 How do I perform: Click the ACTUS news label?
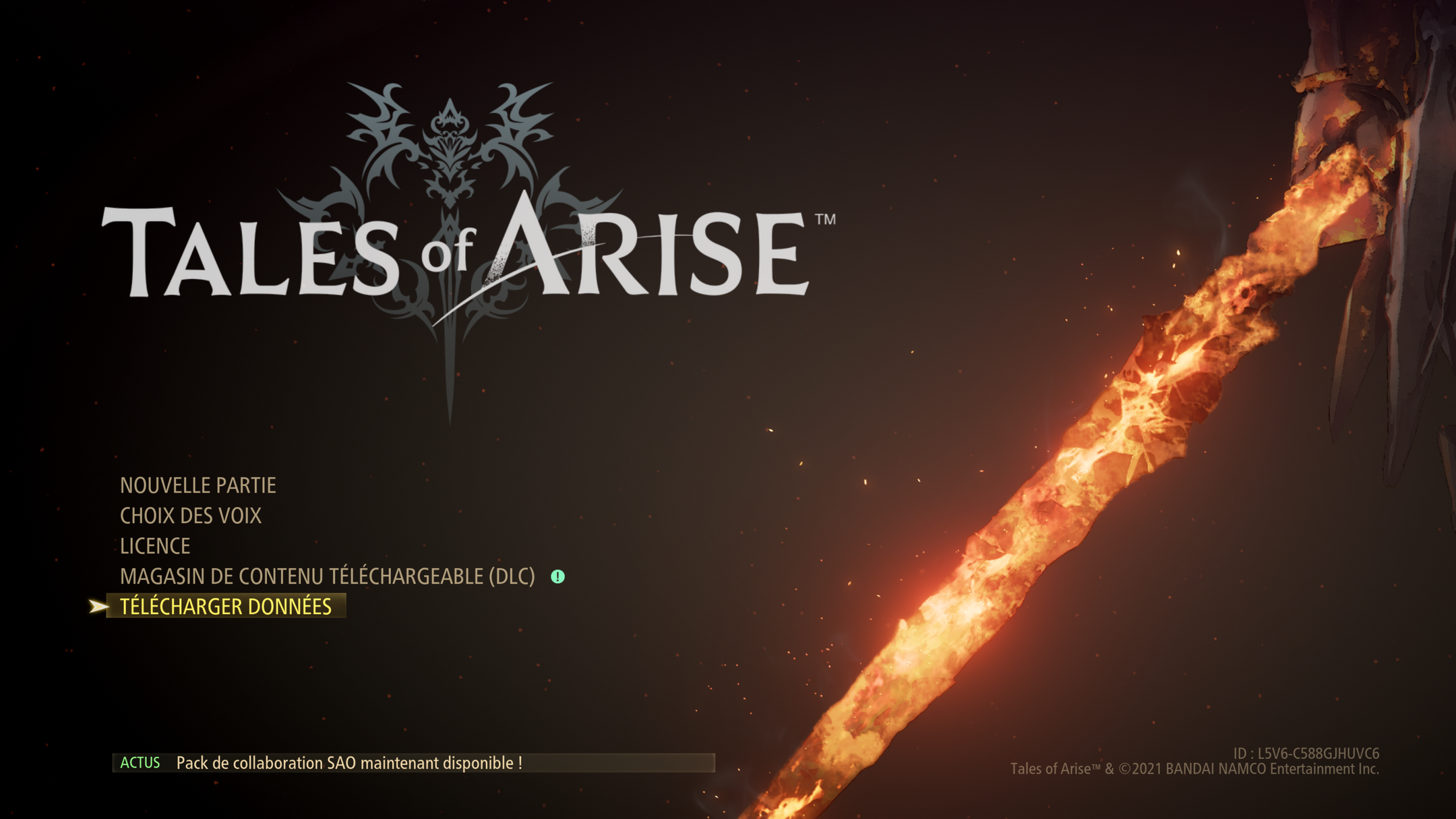[140, 764]
